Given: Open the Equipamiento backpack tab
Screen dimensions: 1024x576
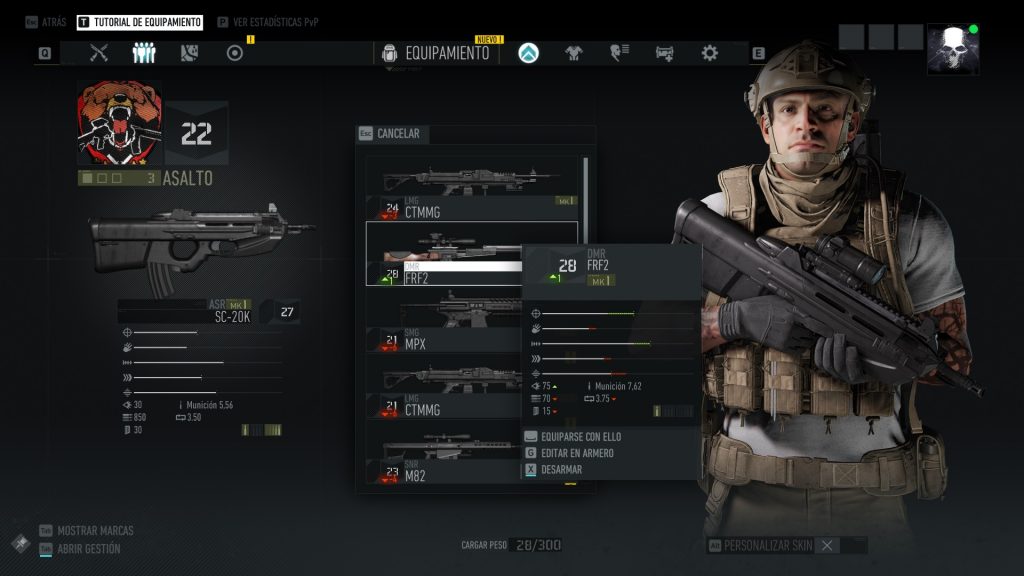Looking at the screenshot, I should (x=436, y=53).
